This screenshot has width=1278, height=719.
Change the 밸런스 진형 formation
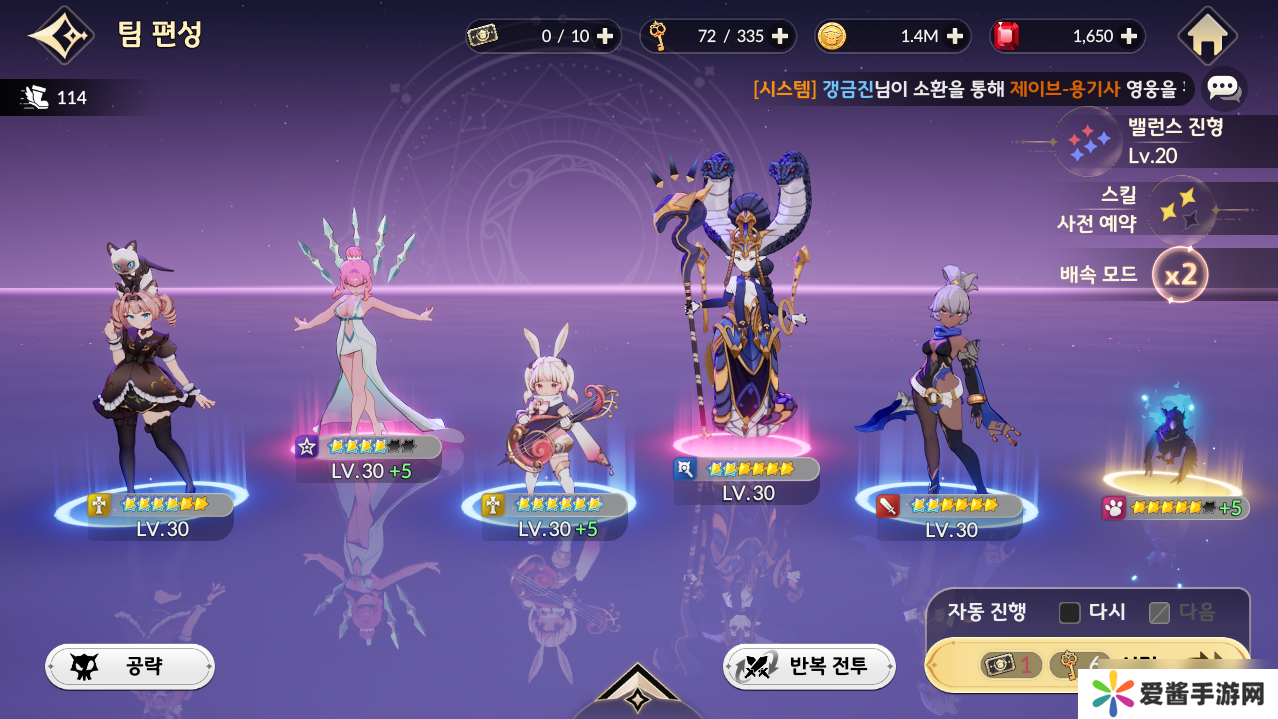click(1090, 141)
